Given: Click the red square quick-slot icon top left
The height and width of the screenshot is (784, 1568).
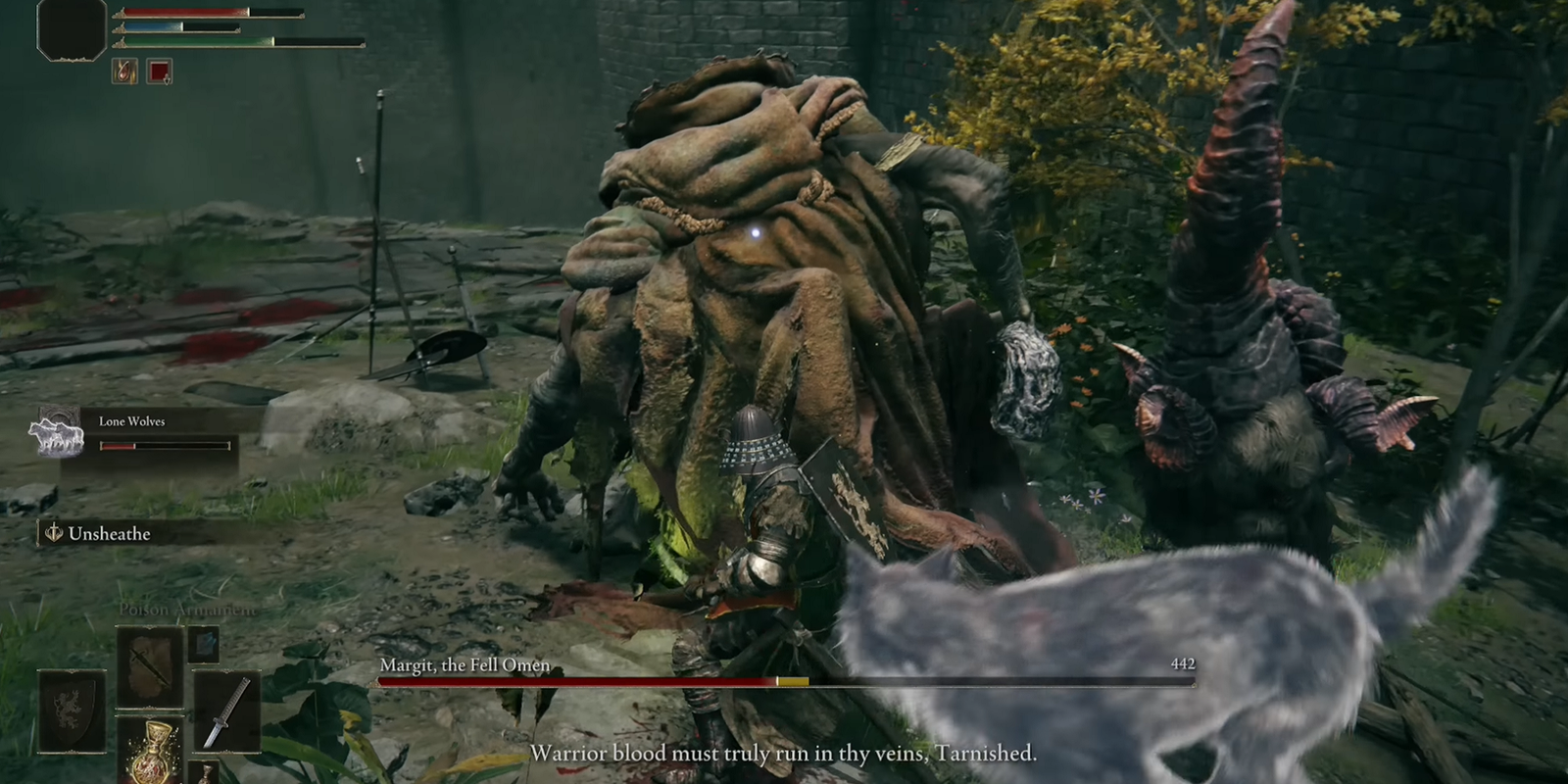Looking at the screenshot, I should 160,72.
